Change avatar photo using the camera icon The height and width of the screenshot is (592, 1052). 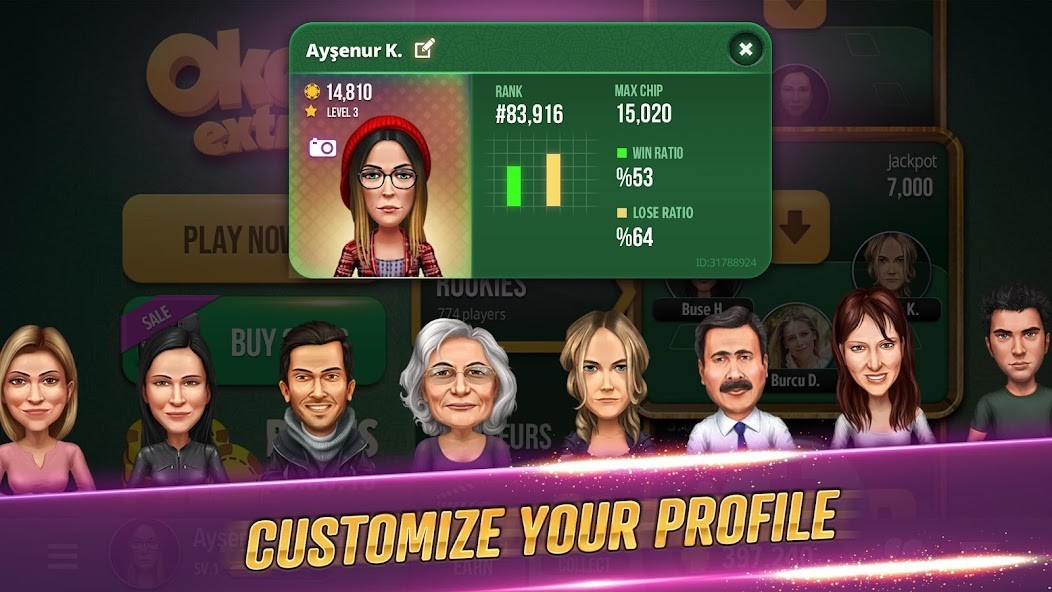[323, 148]
